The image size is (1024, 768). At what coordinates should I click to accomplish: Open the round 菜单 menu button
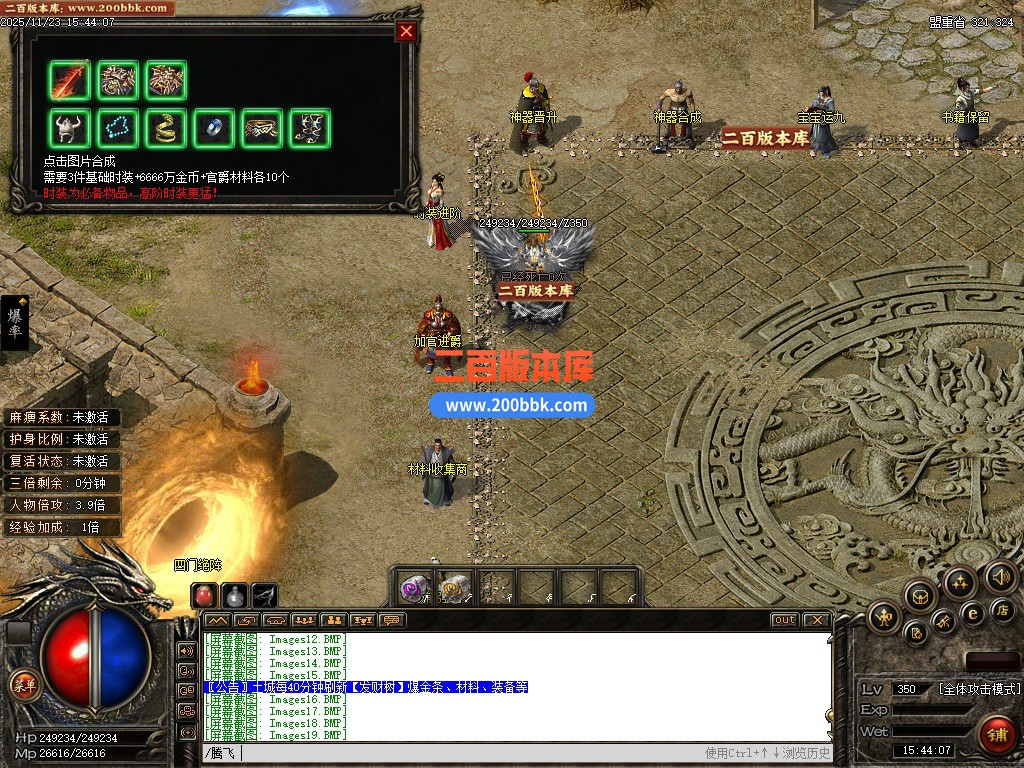pyautogui.click(x=23, y=685)
